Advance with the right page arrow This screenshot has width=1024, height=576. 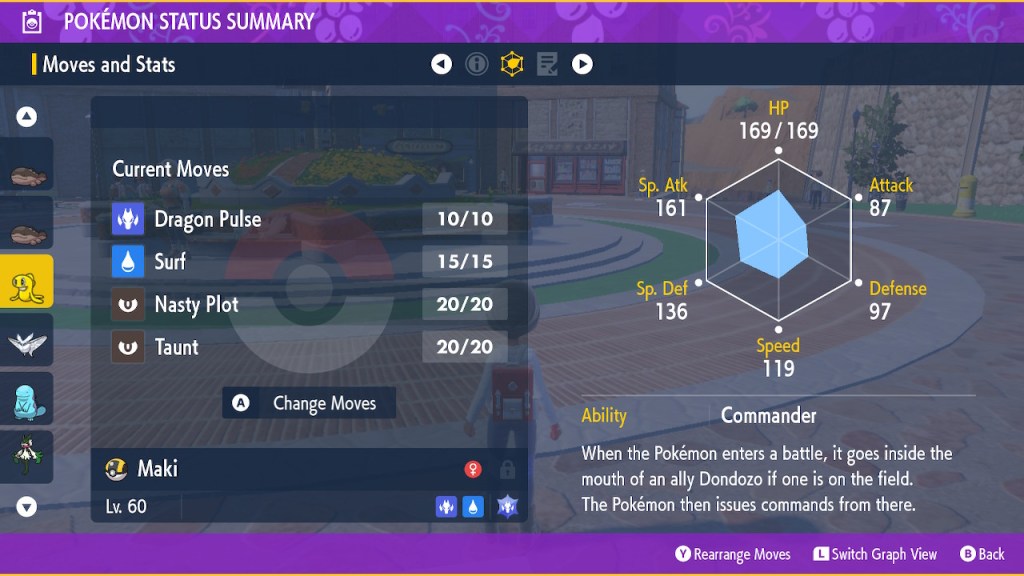pyautogui.click(x=582, y=65)
